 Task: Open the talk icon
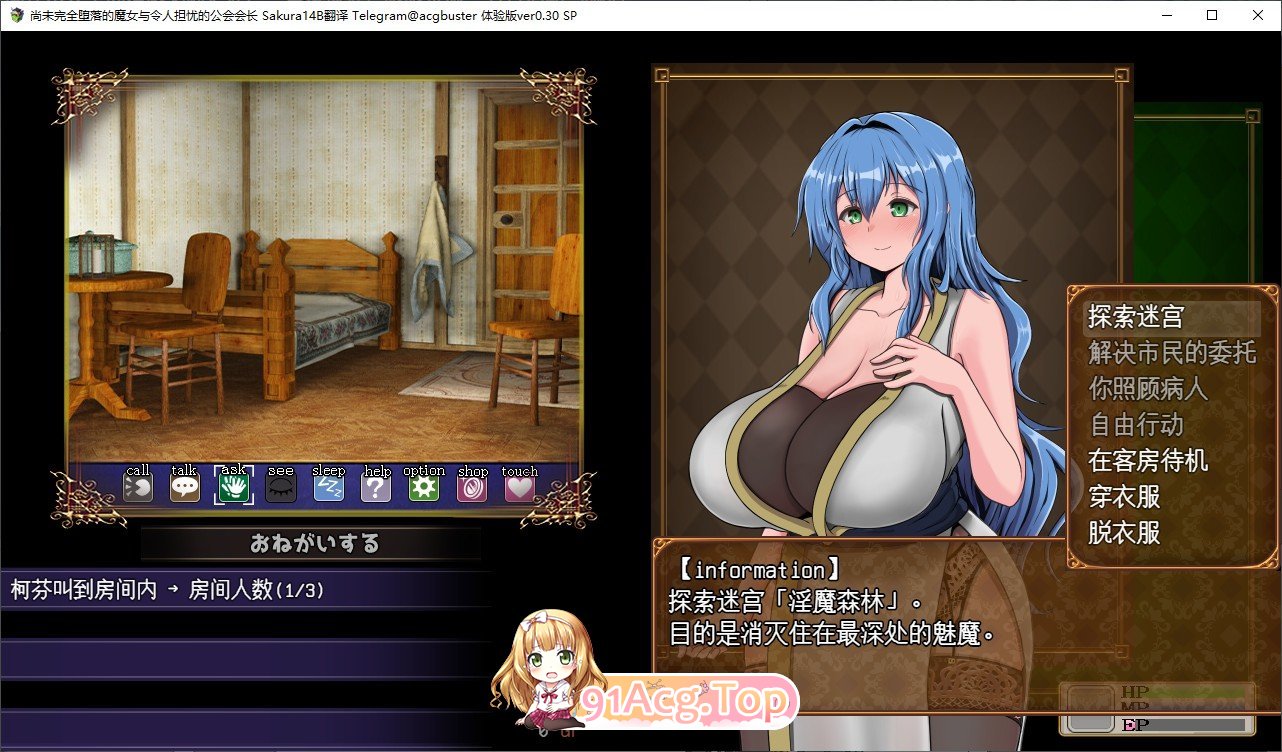(x=184, y=486)
